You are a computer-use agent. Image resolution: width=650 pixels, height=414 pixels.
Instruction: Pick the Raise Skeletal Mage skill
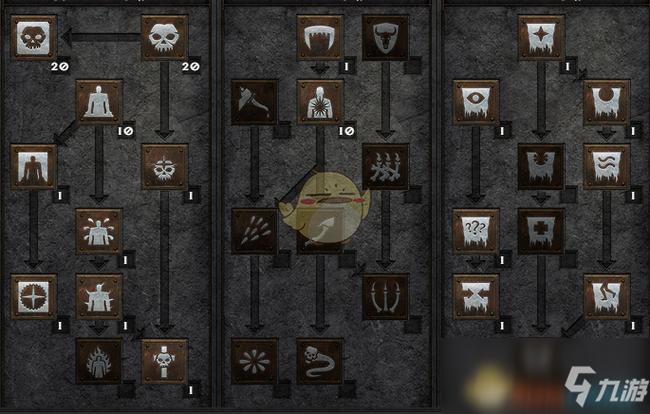pyautogui.click(x=165, y=167)
